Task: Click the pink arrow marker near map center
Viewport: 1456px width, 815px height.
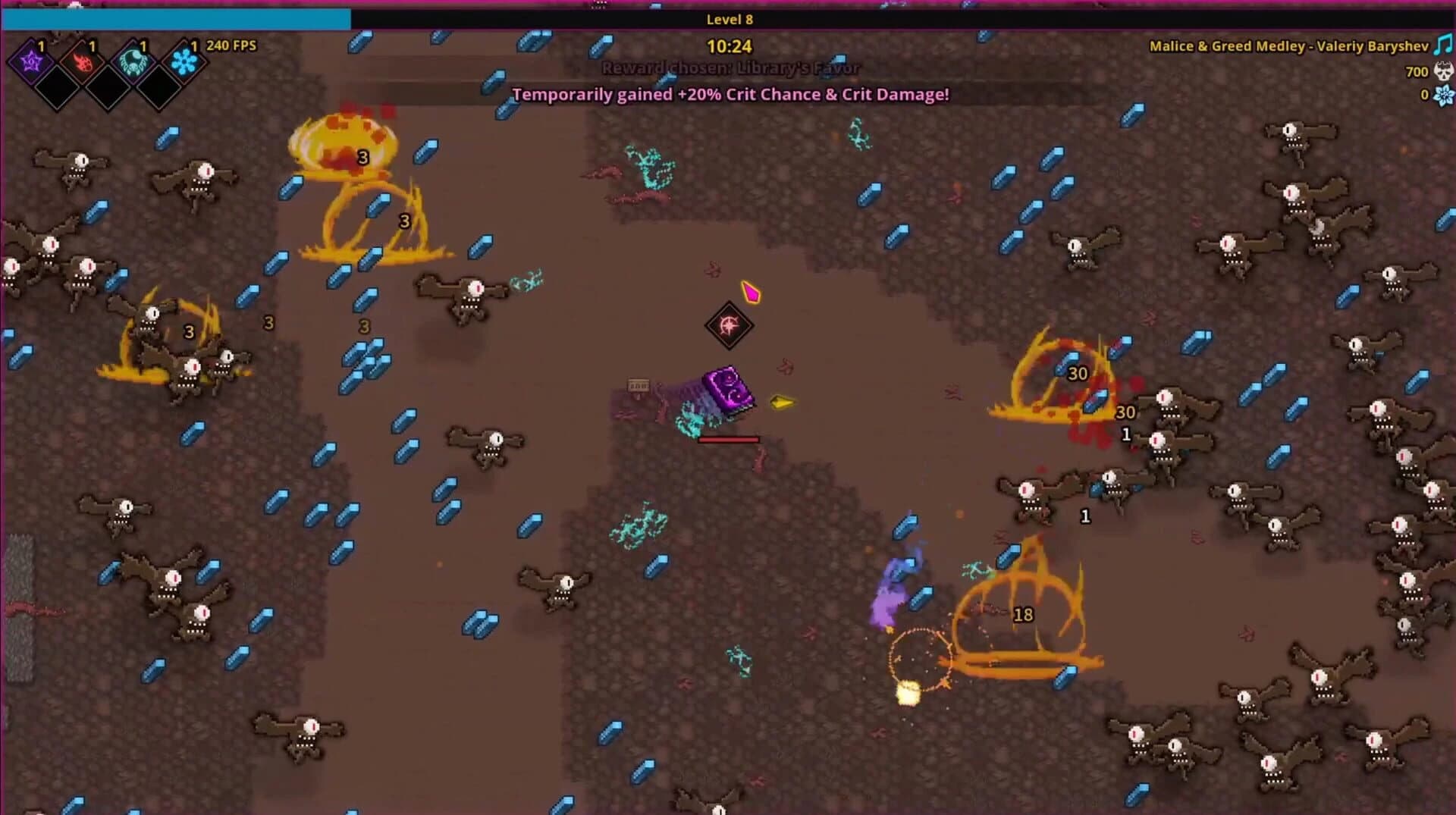Action: point(751,291)
